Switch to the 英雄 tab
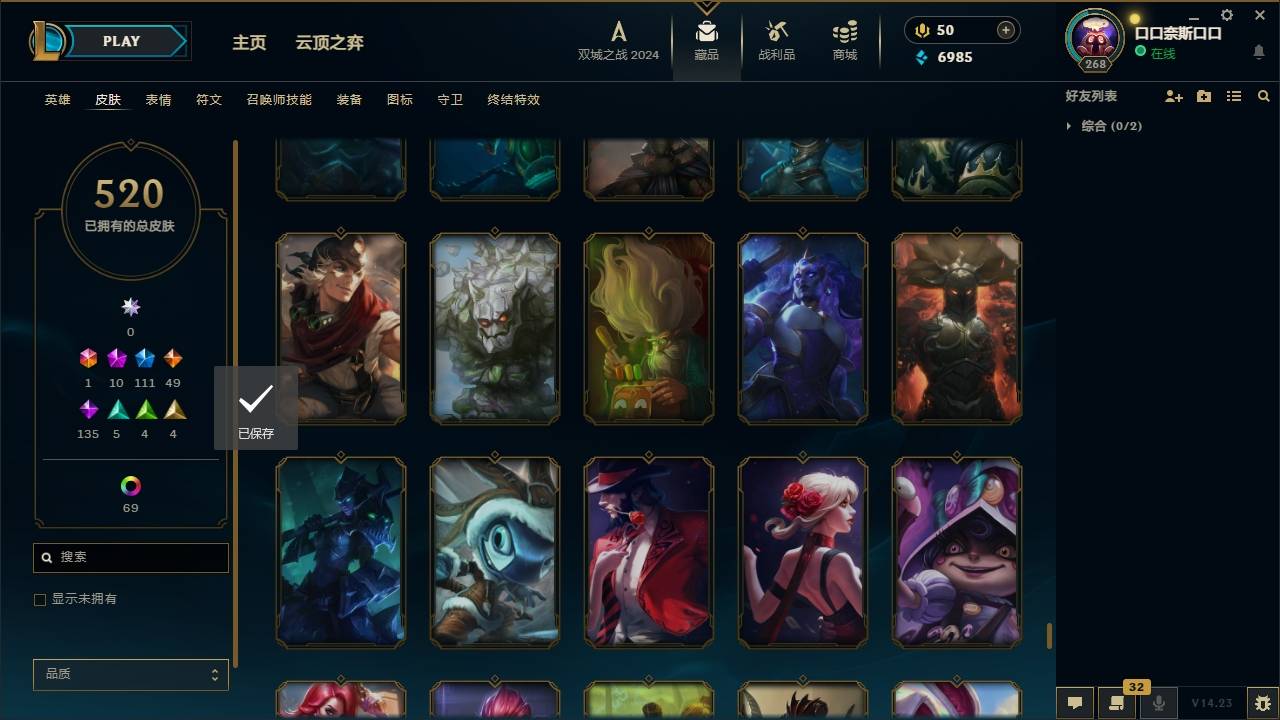1280x720 pixels. (x=57, y=99)
